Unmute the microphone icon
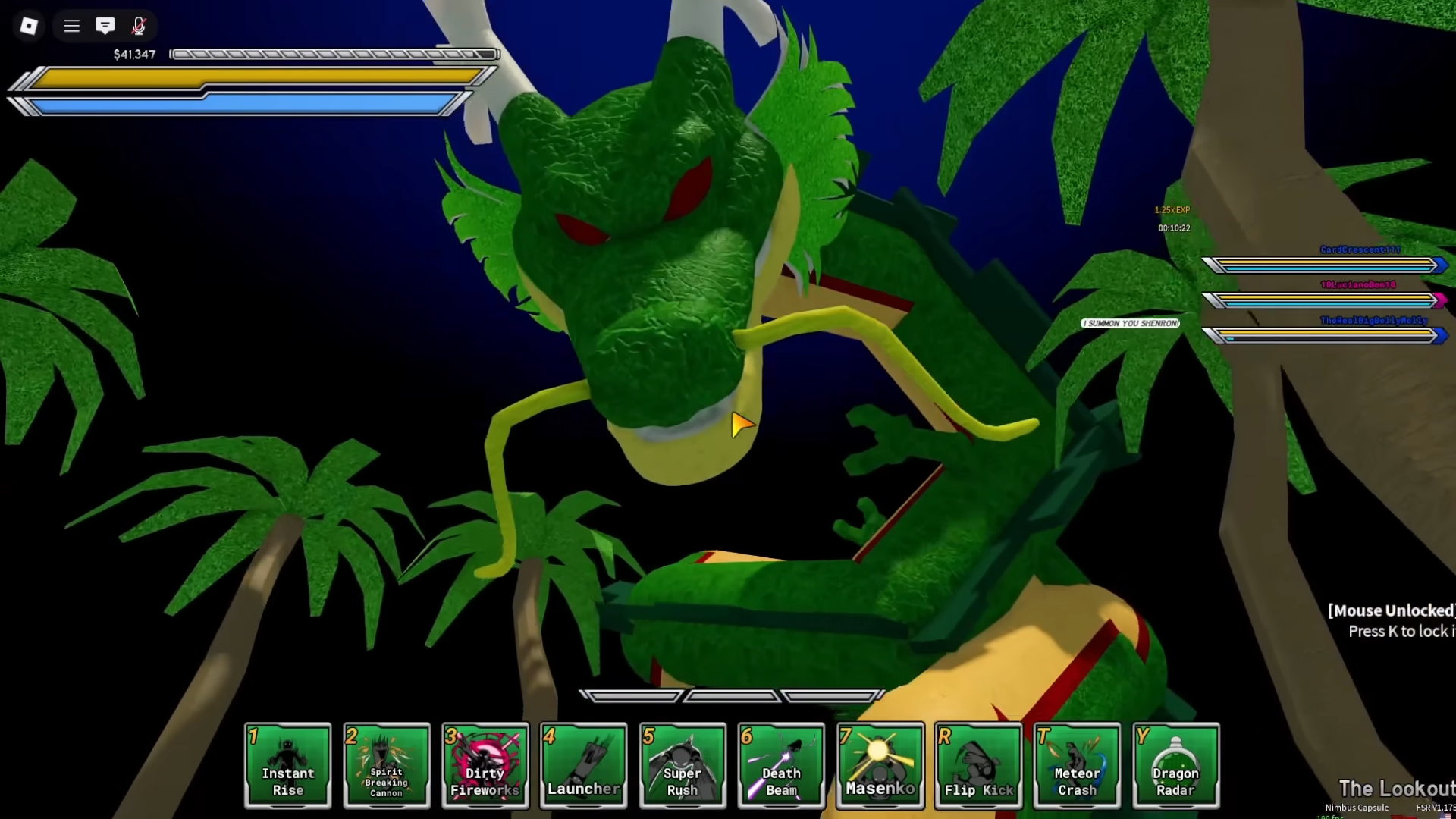Viewport: 1456px width, 819px height. (139, 27)
